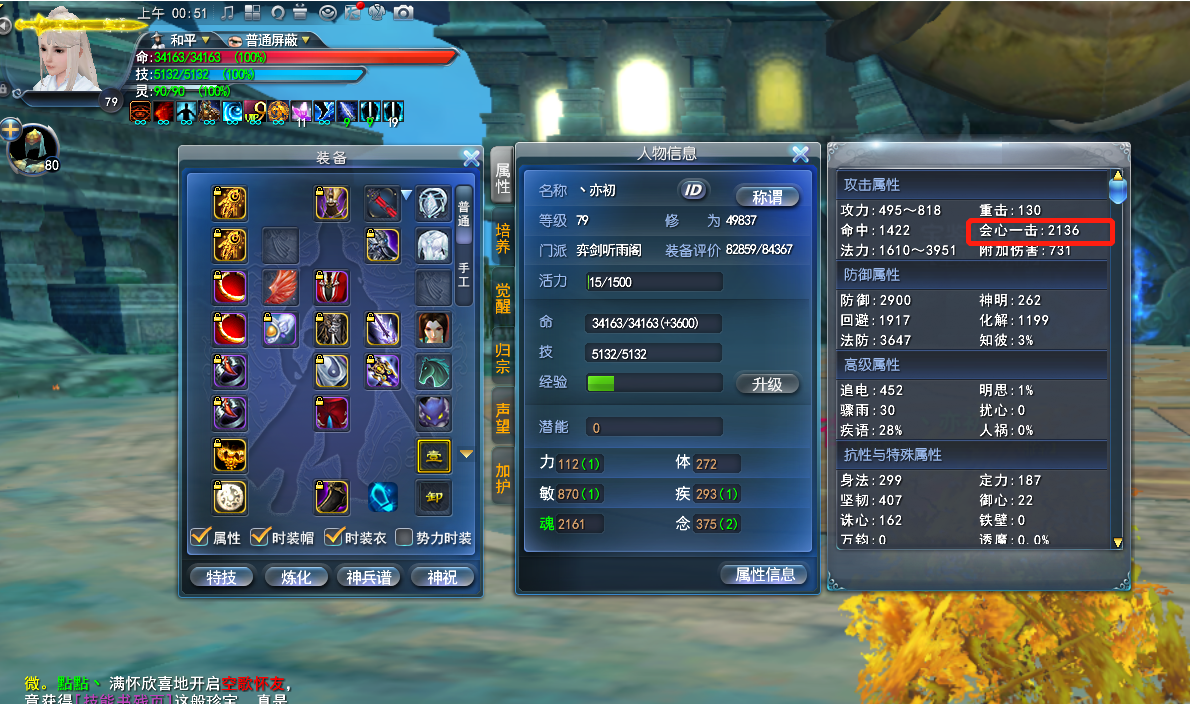Toggle the 属性 checkbox
Viewport: 1190px width, 704px height.
(200, 538)
